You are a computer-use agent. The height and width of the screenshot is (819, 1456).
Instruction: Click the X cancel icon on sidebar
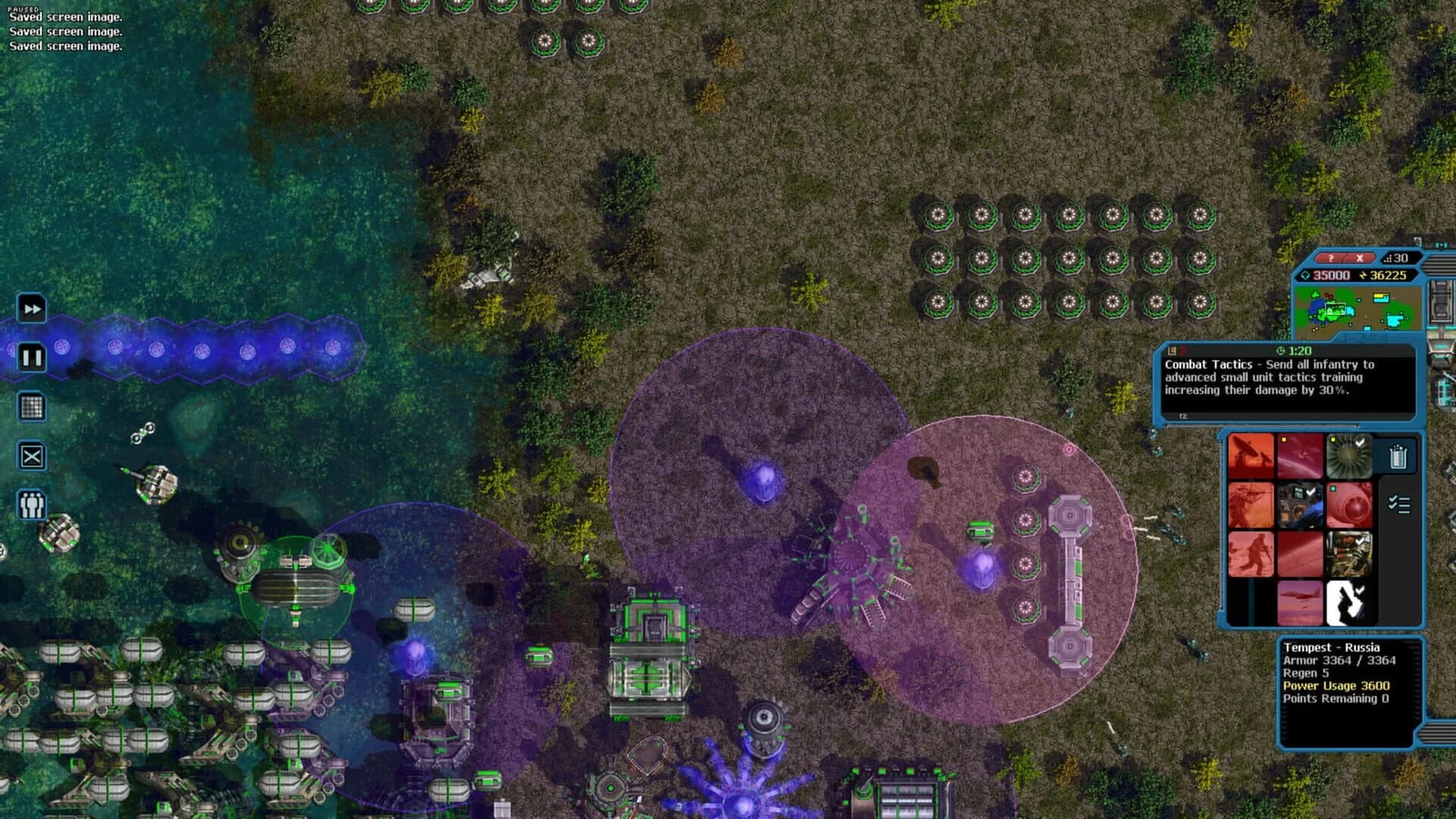(x=32, y=456)
